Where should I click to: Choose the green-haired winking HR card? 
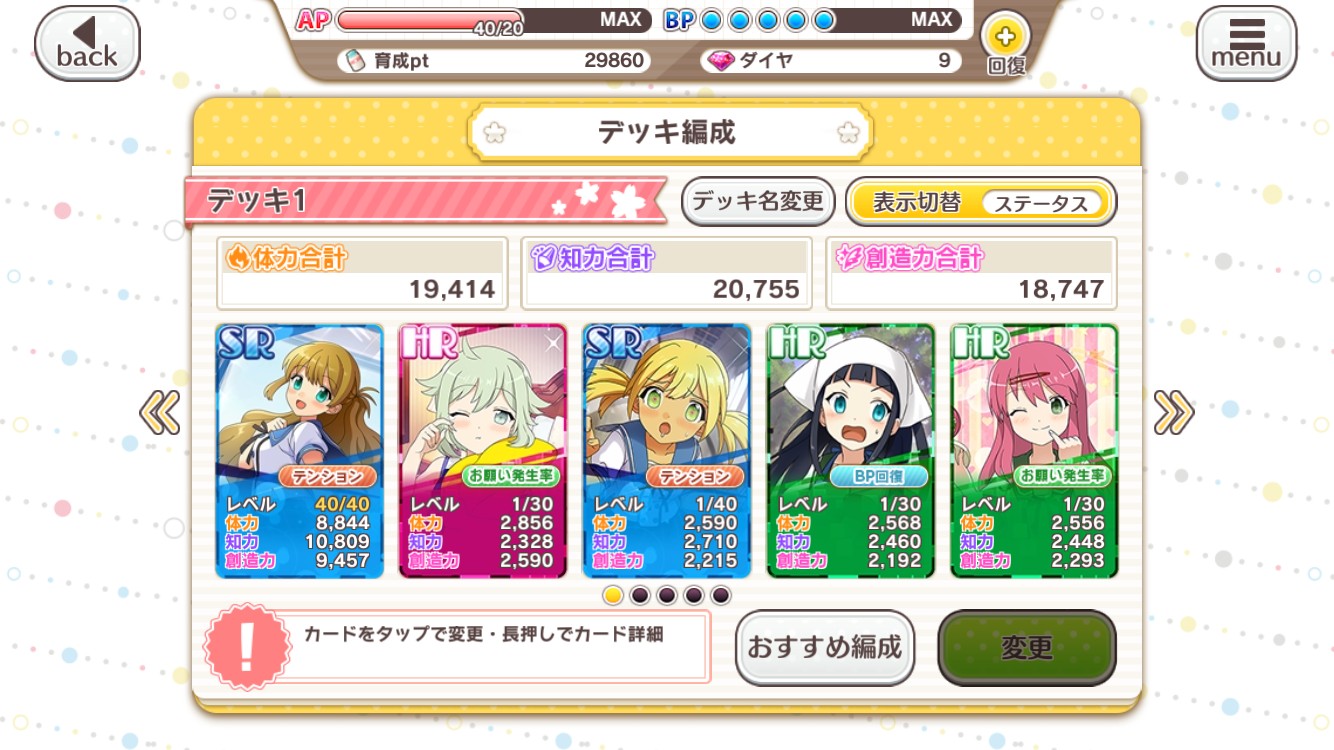pos(483,450)
